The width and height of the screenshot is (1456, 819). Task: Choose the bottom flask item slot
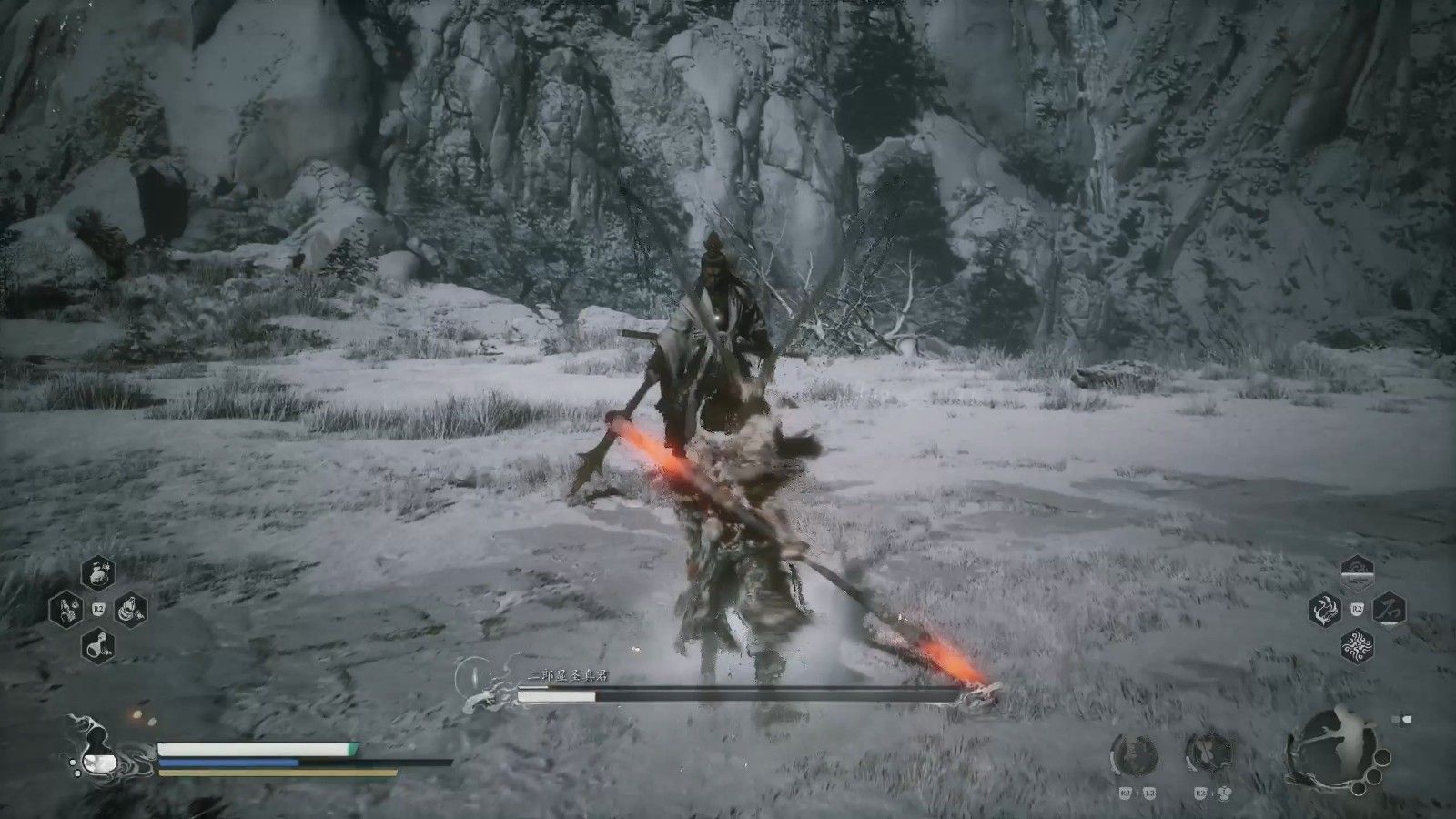[98, 645]
